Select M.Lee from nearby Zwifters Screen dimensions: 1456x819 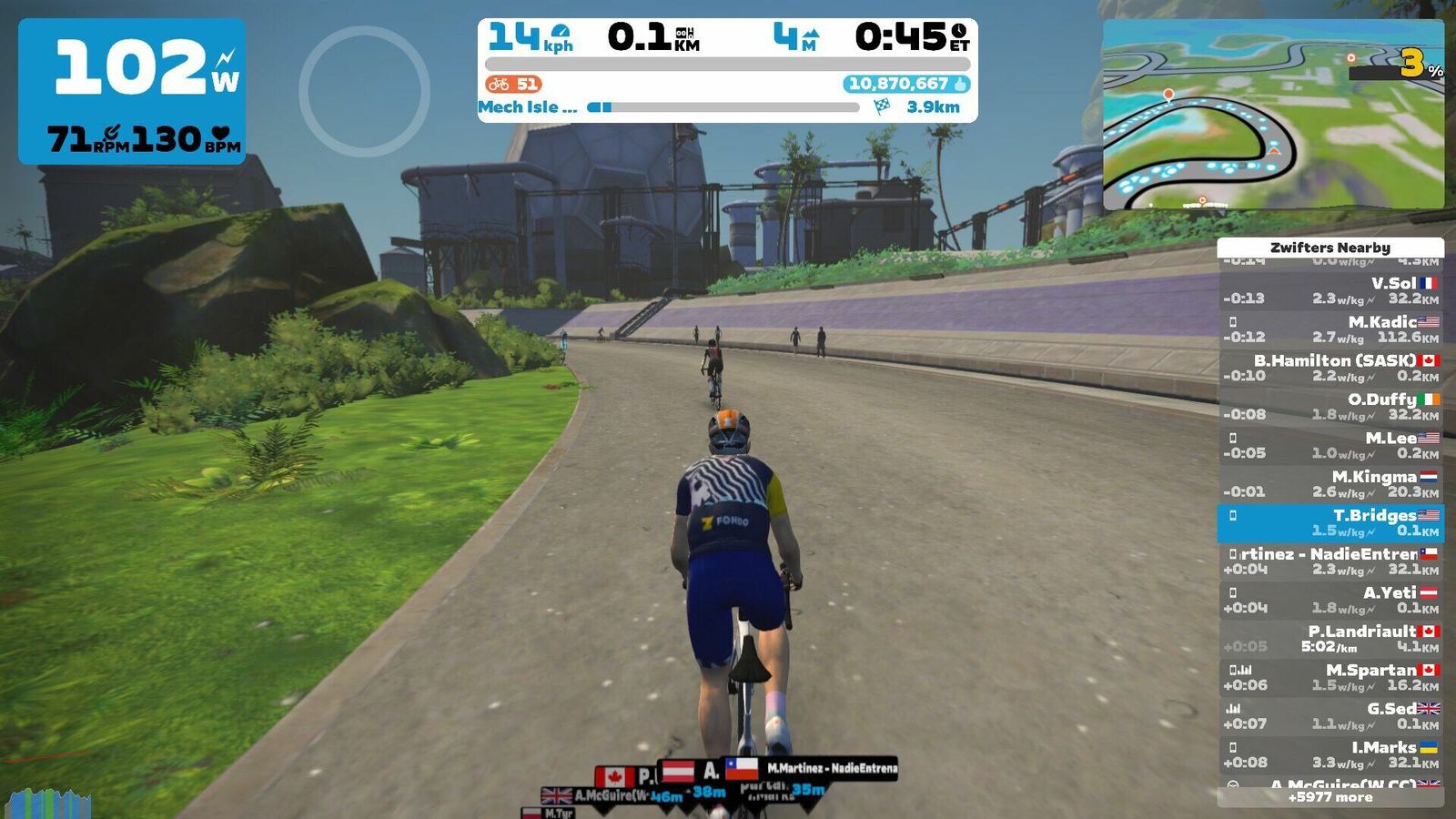tap(1330, 445)
